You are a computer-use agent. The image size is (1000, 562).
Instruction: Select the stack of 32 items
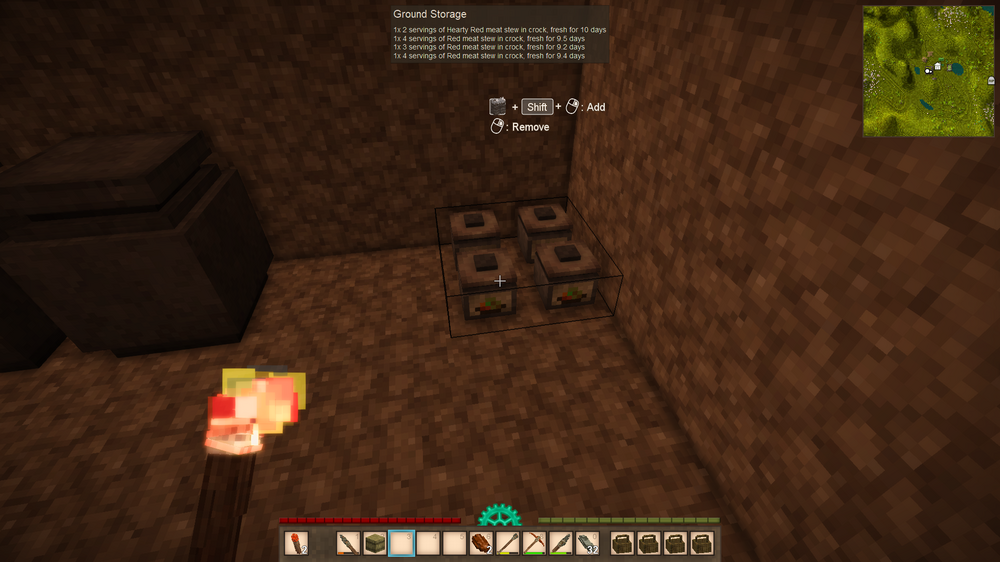point(588,544)
